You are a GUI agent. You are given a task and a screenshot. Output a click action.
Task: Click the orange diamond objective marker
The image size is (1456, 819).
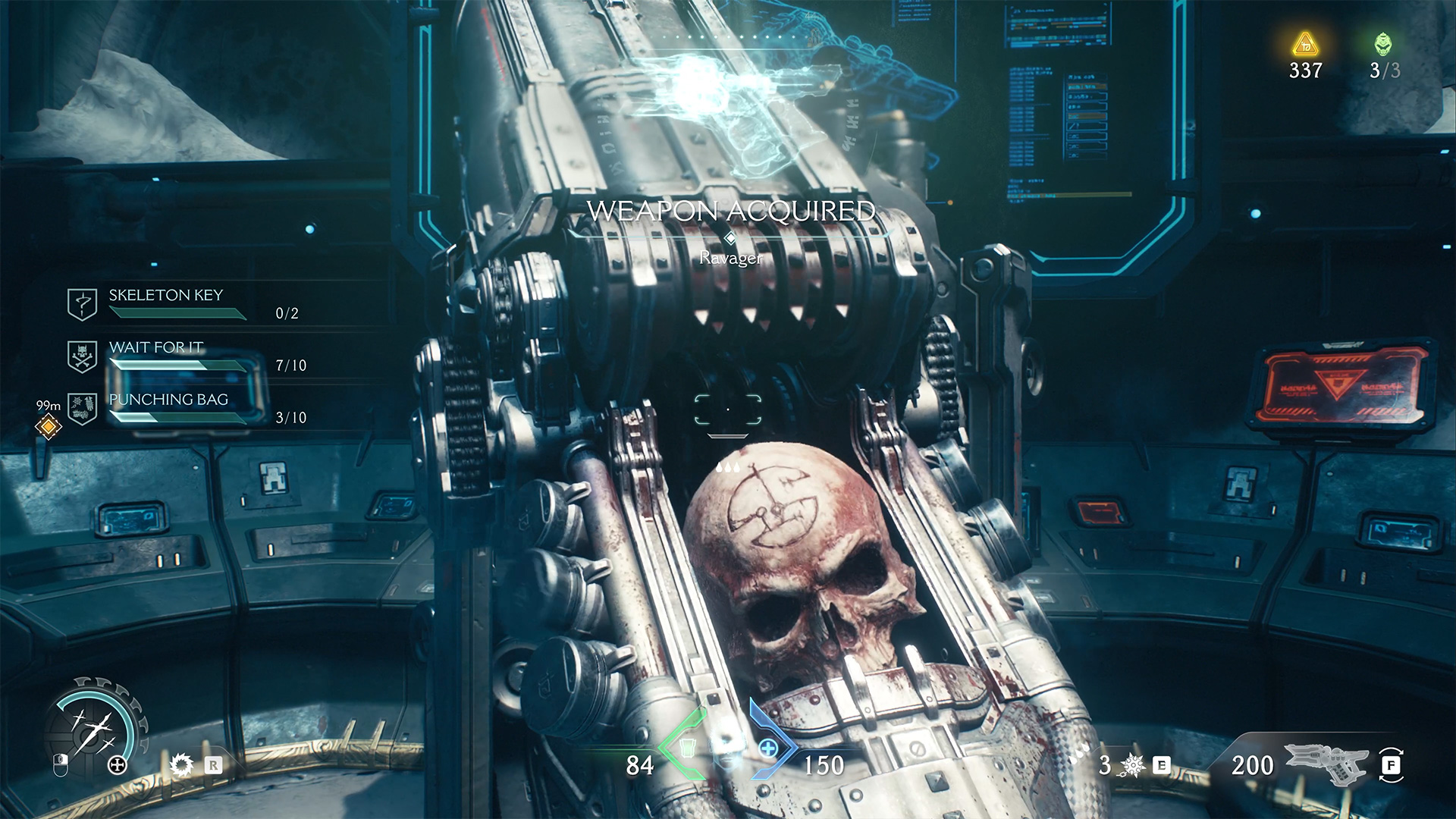[x=49, y=426]
